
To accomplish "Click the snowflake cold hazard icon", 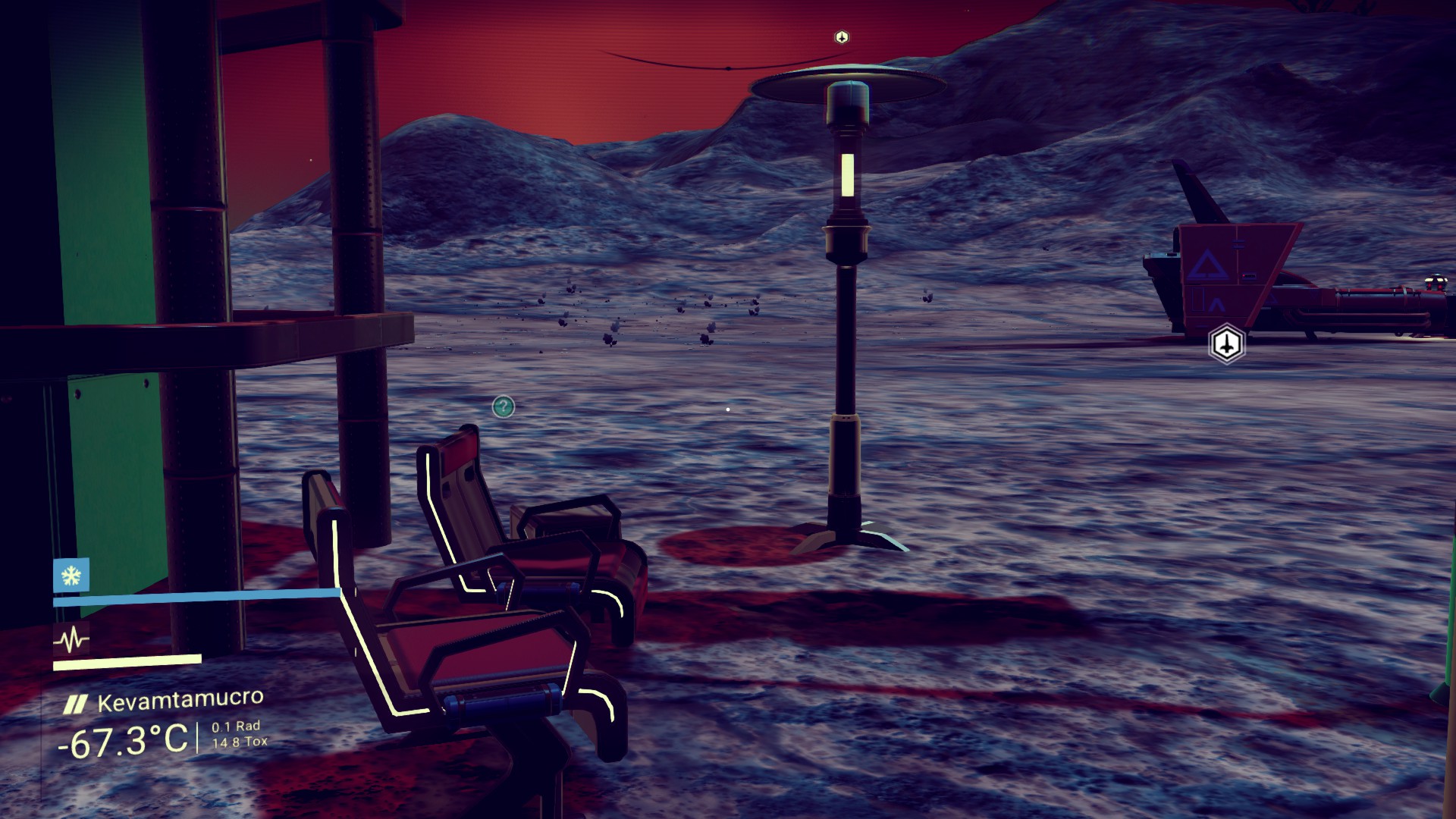I will click(71, 576).
